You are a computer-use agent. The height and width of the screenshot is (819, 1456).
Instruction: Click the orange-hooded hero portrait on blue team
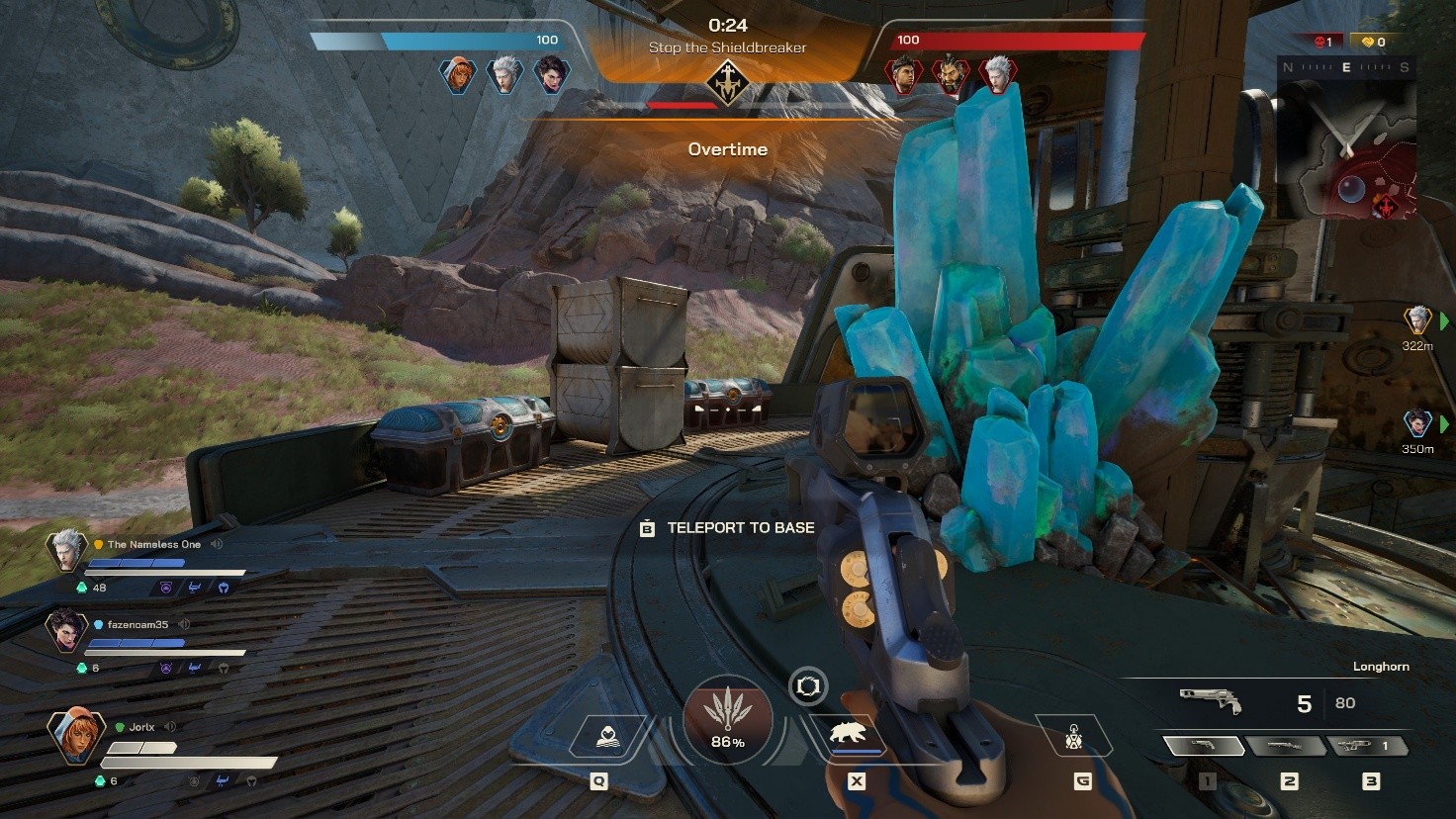pos(458,75)
